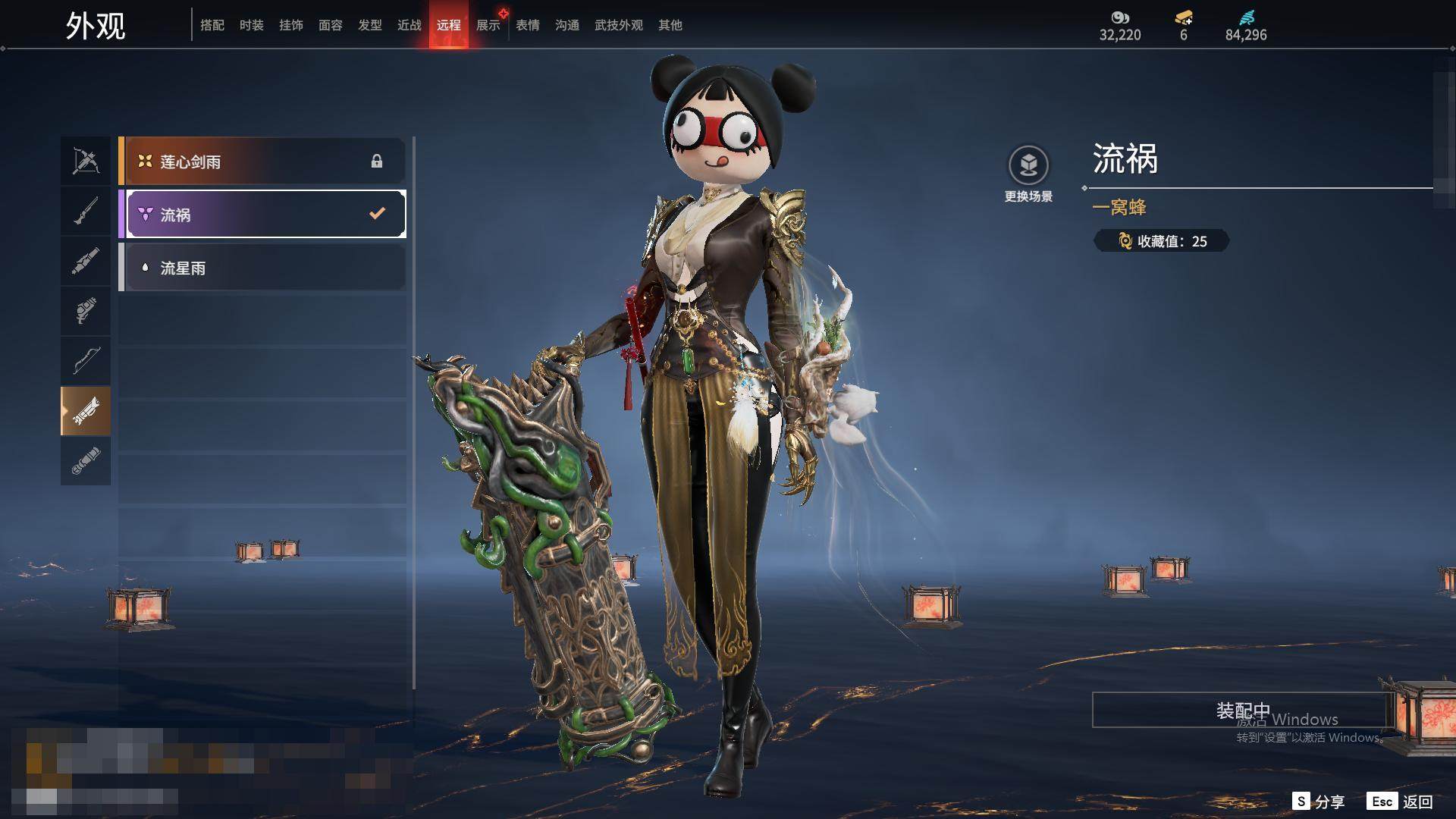Select the locked 莲心剑雨 skin
The height and width of the screenshot is (819, 1456).
262,162
